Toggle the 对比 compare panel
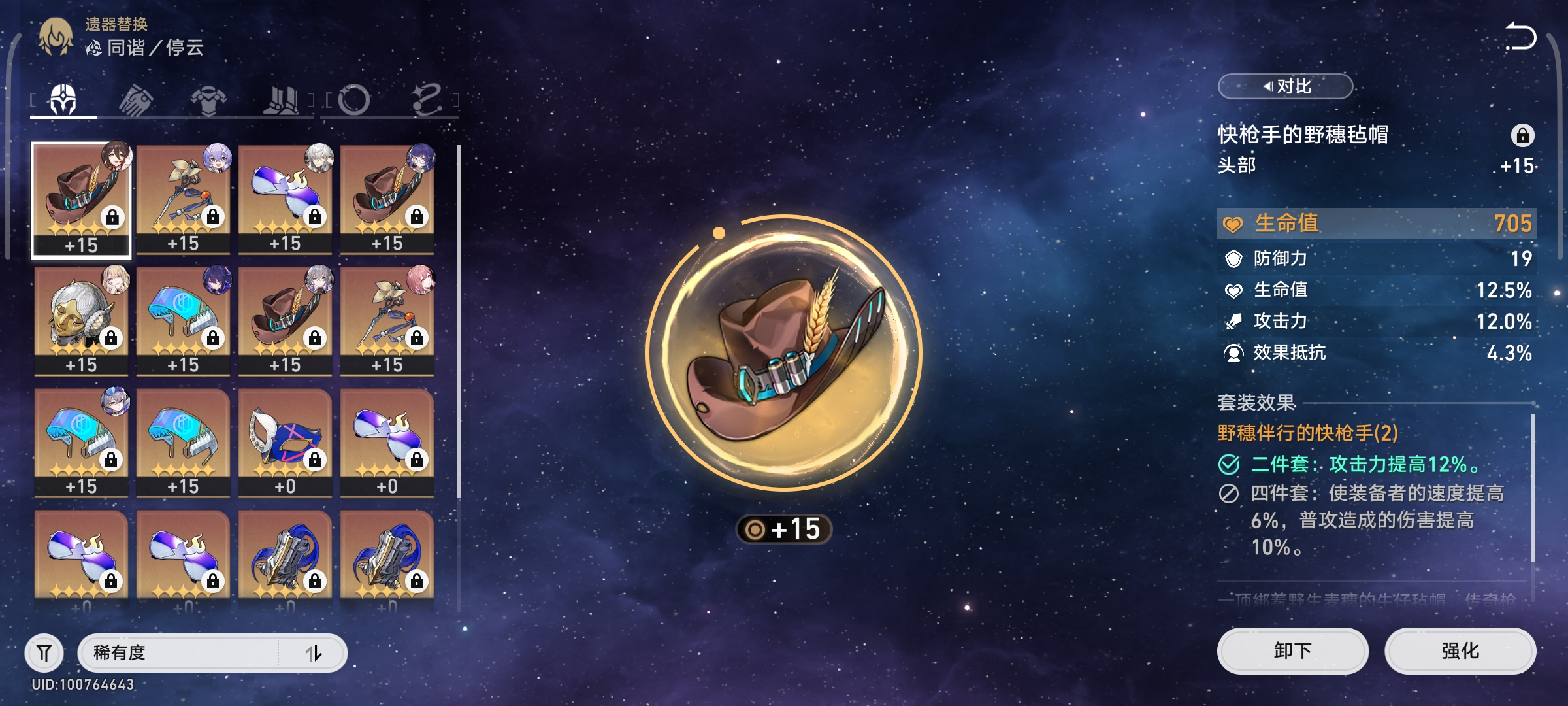This screenshot has width=1568, height=706. point(1285,86)
